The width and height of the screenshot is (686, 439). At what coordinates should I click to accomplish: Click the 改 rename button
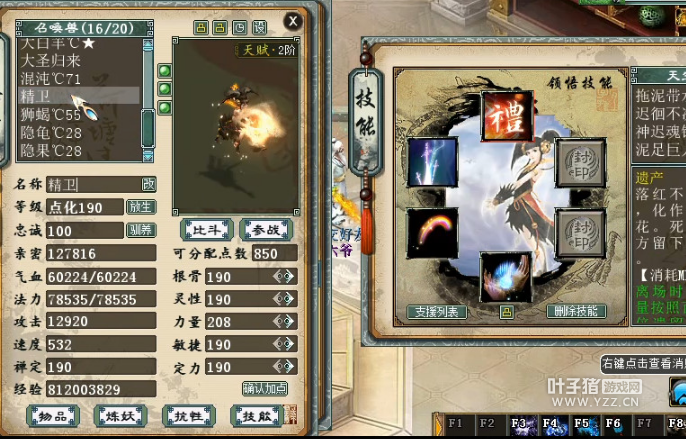coord(148,184)
